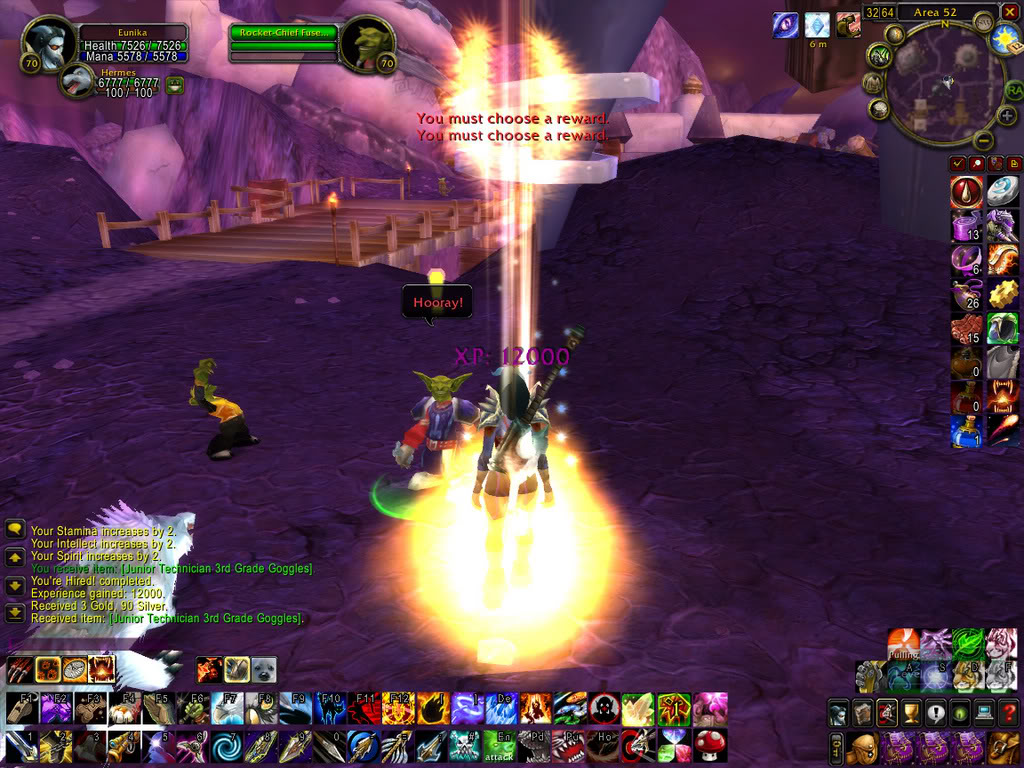Open the main menu computer button

(983, 713)
